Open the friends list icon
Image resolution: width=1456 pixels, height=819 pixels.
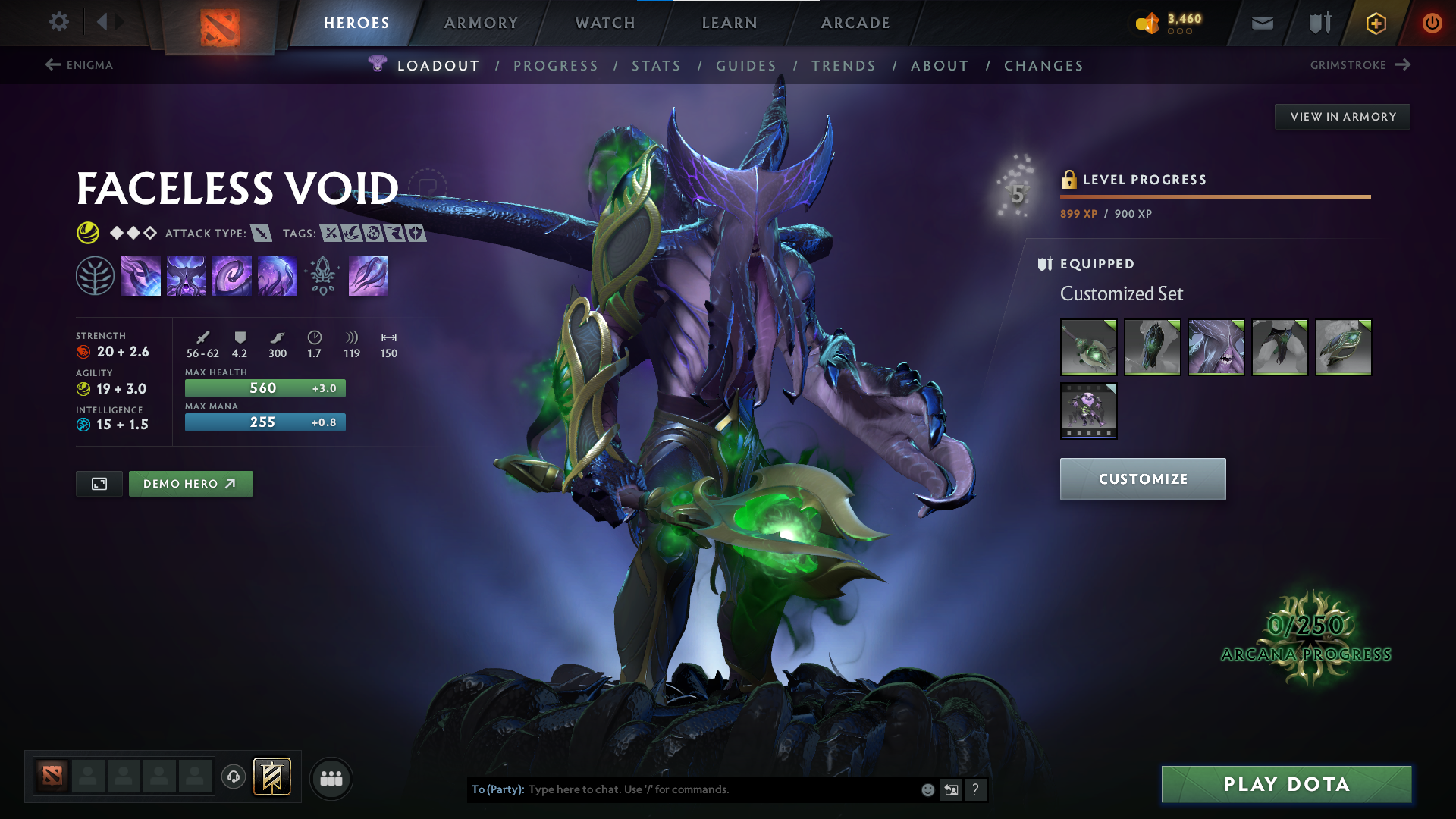click(331, 777)
